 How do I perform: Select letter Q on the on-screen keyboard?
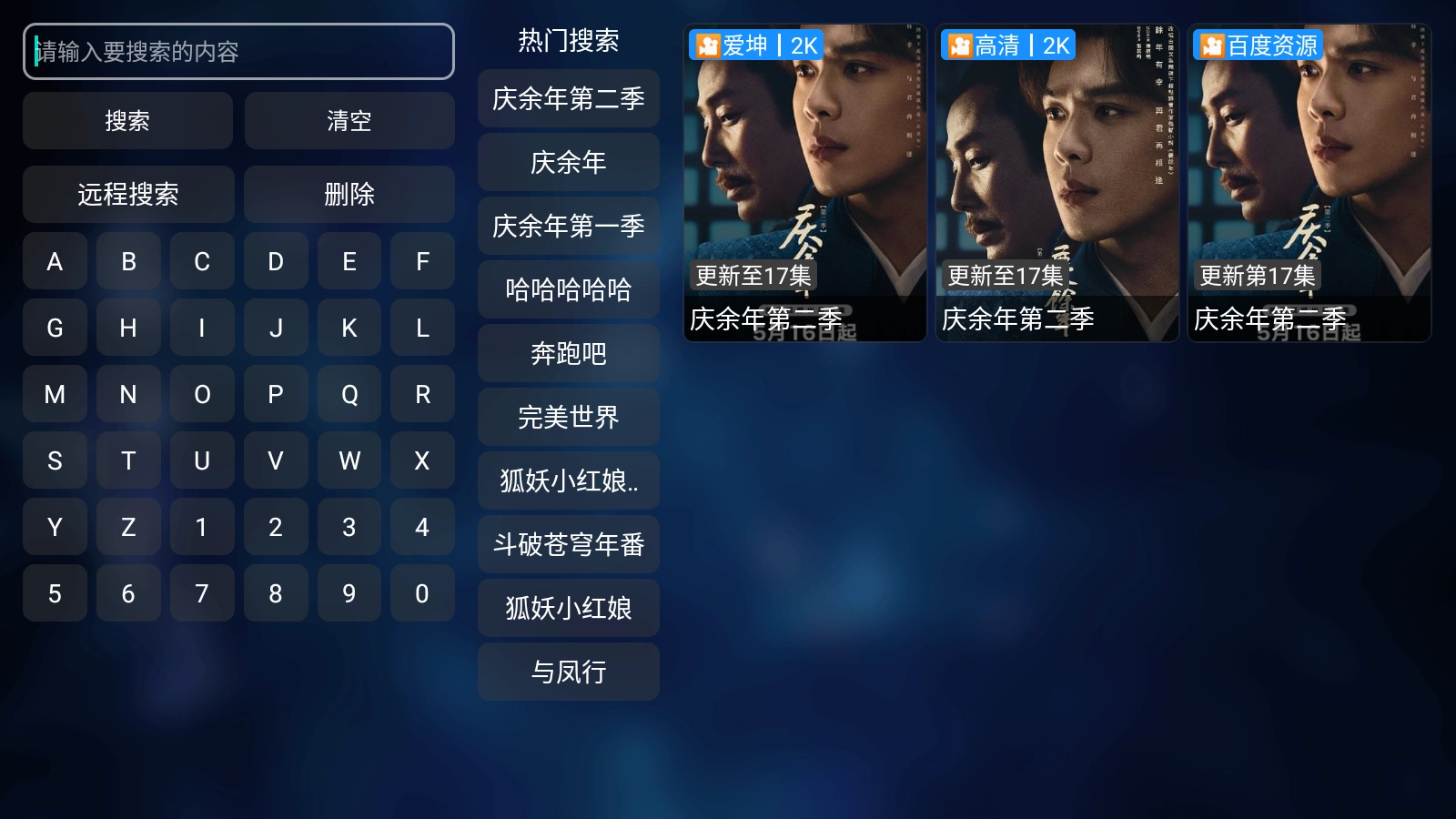(349, 394)
